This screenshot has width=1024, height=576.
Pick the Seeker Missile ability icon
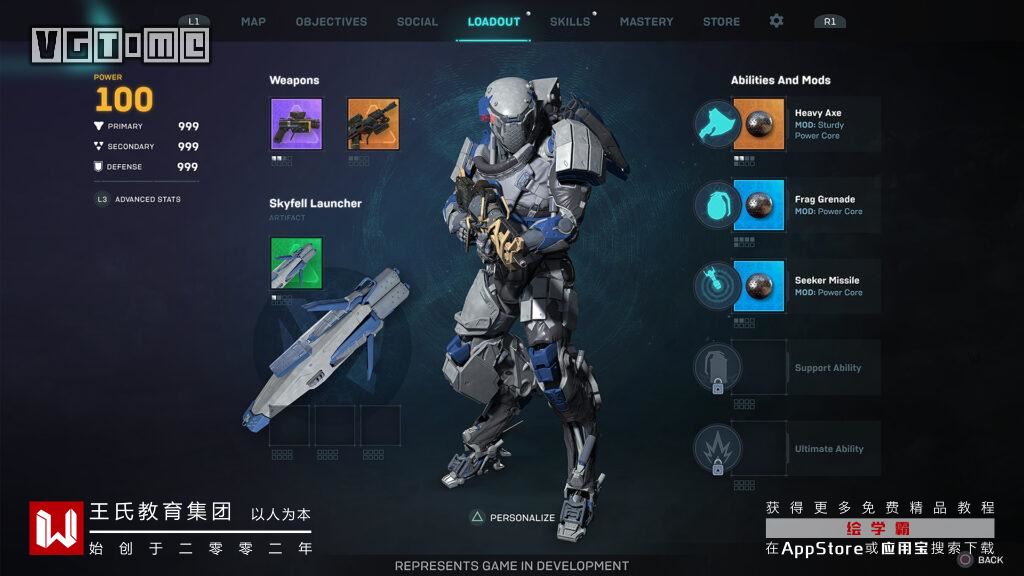click(717, 286)
